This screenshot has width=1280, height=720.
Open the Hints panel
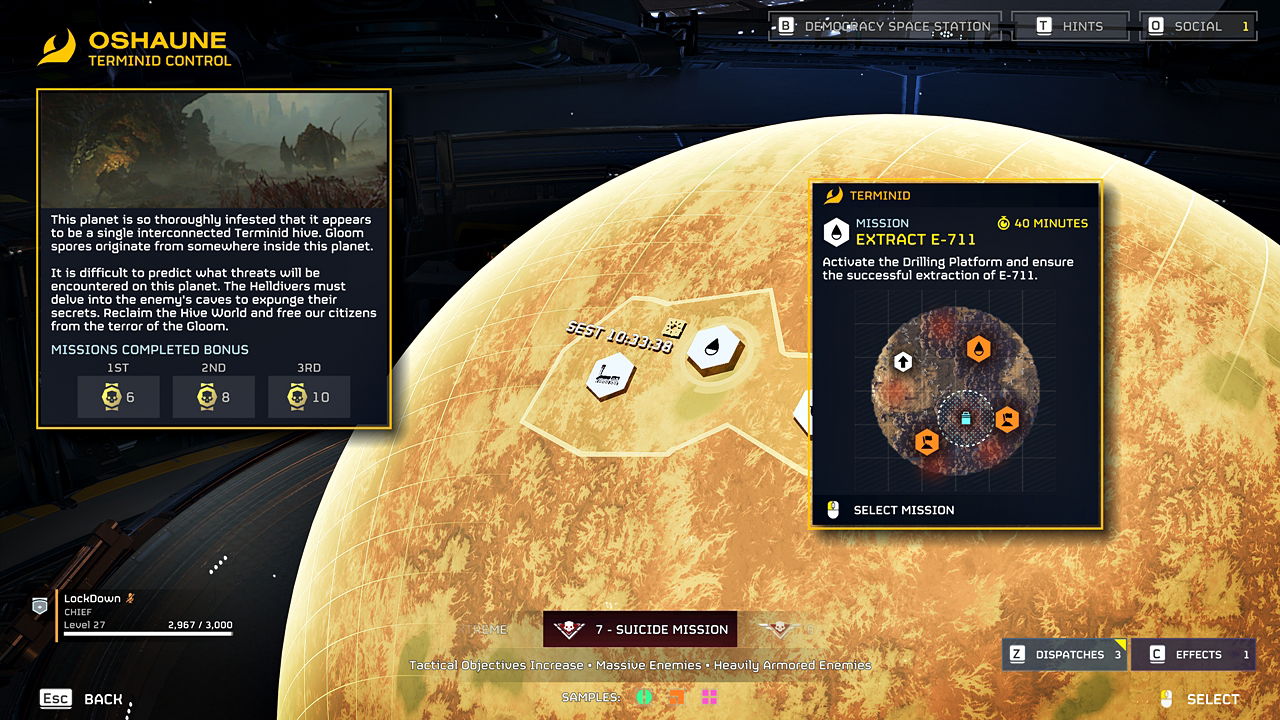click(x=1070, y=26)
